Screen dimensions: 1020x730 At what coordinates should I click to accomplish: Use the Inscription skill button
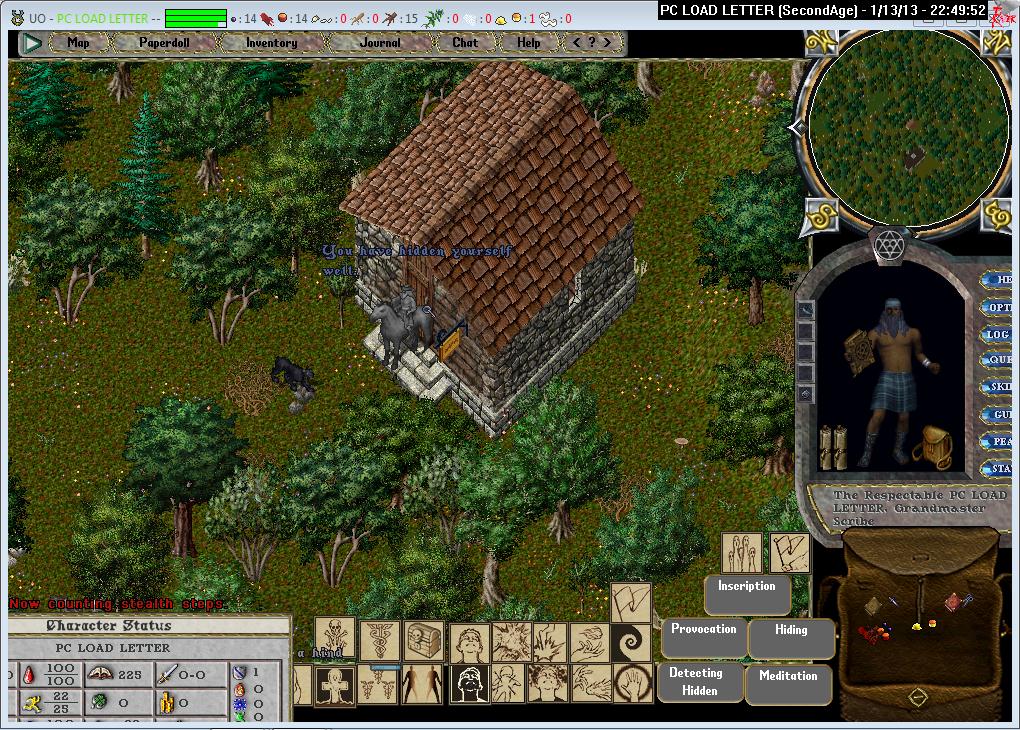tap(746, 594)
